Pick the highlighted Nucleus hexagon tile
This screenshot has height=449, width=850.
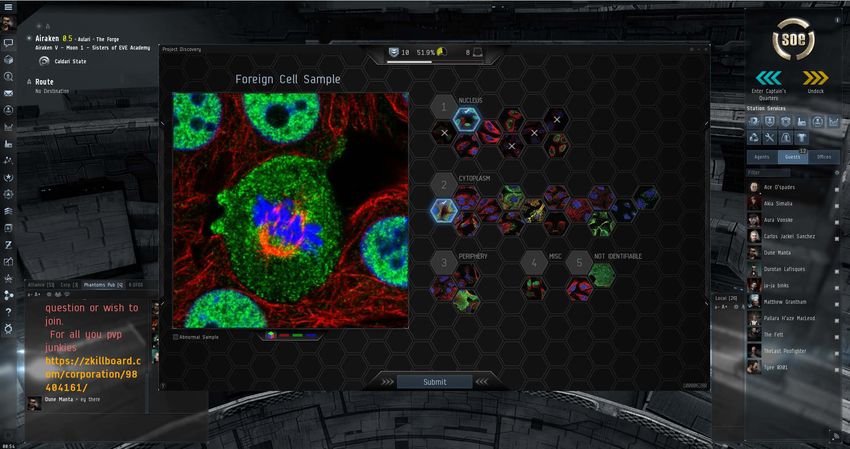pyautogui.click(x=466, y=118)
